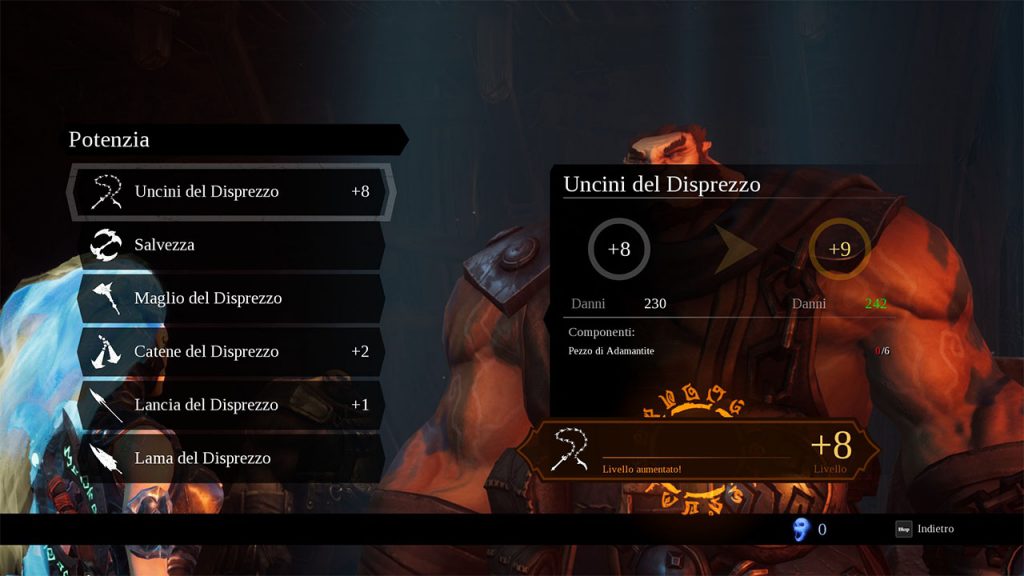Open Lancia del Disprezzo upgrade
This screenshot has width=1024, height=576.
230,405
